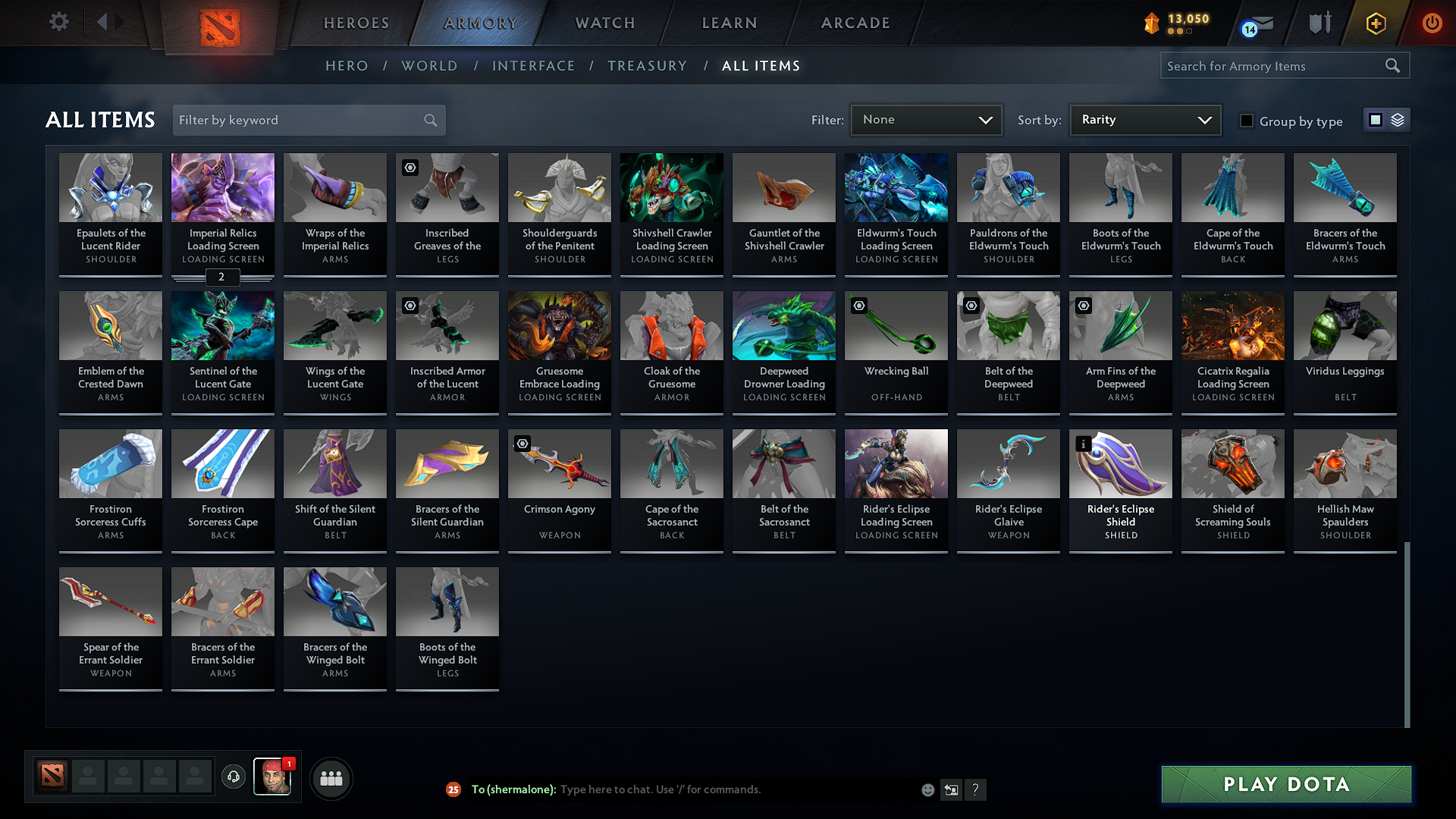Toggle the grid view square icon
Viewport: 1456px width, 819px height.
tap(1375, 119)
